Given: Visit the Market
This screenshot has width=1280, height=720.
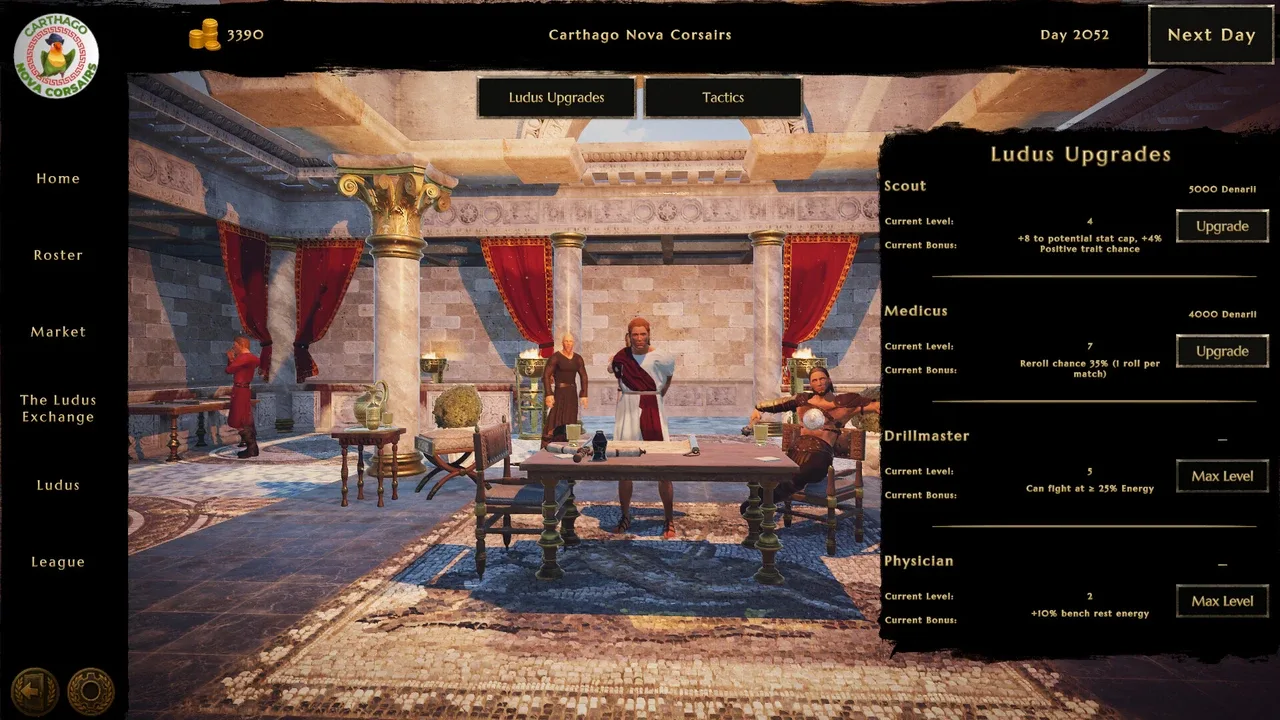Looking at the screenshot, I should pos(58,331).
